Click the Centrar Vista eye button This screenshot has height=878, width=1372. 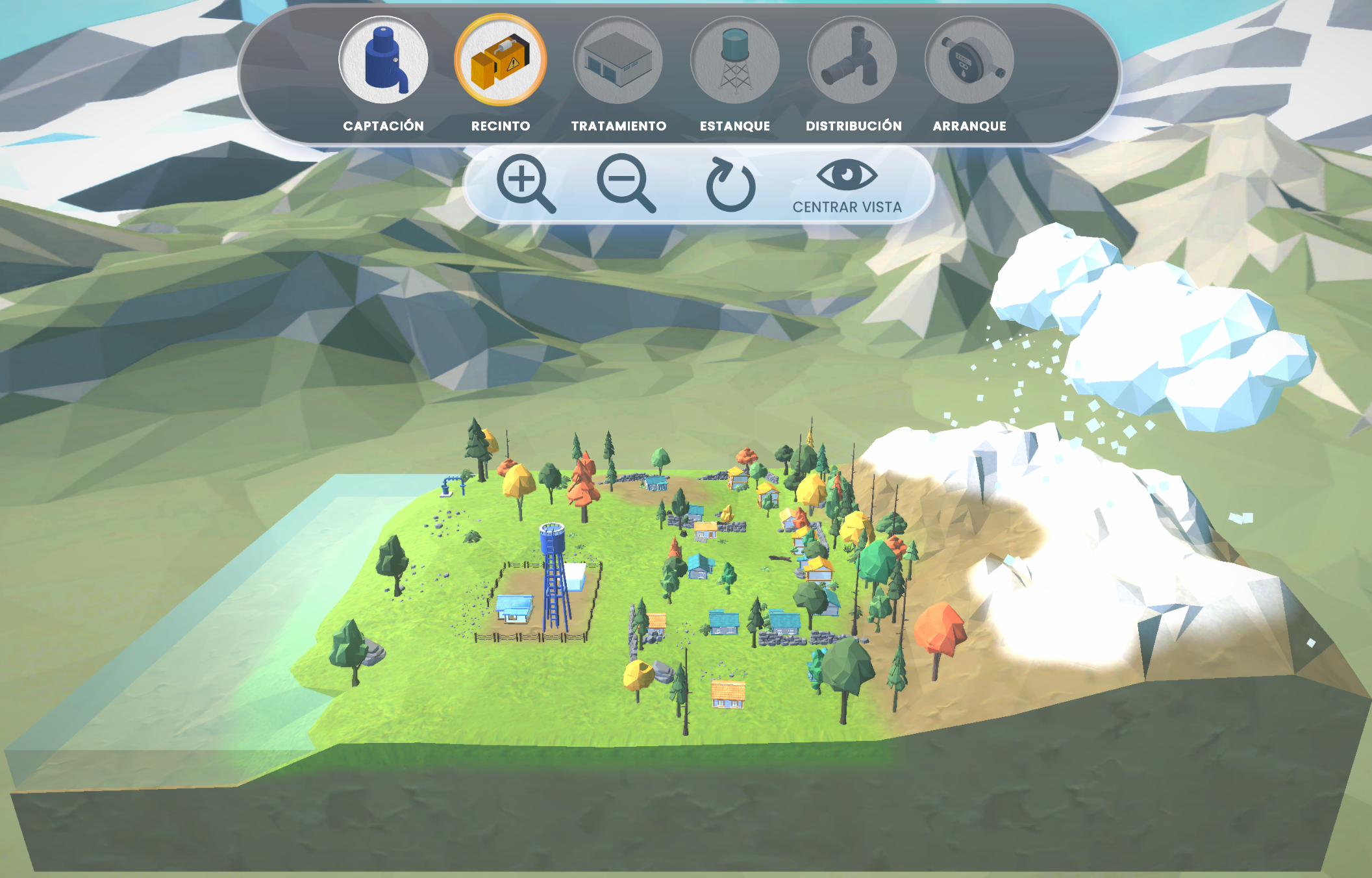click(847, 186)
